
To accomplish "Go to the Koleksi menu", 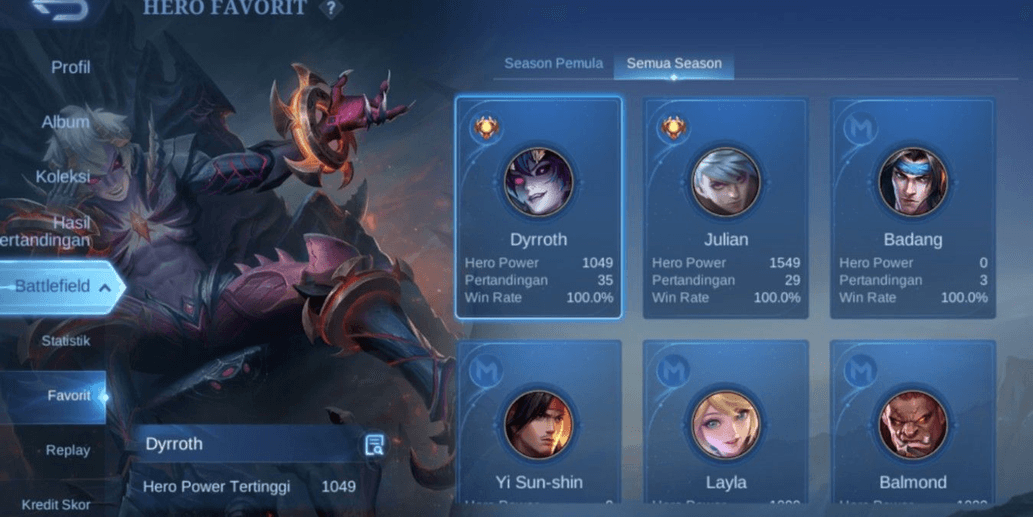I will tap(63, 176).
